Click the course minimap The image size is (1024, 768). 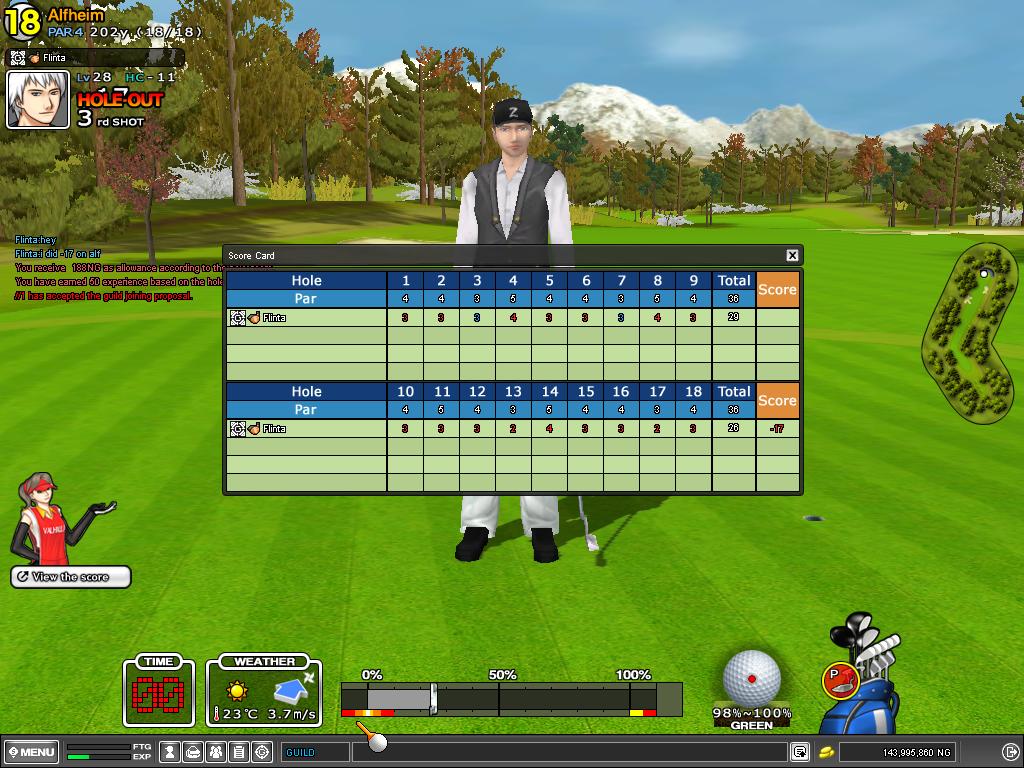click(x=967, y=334)
